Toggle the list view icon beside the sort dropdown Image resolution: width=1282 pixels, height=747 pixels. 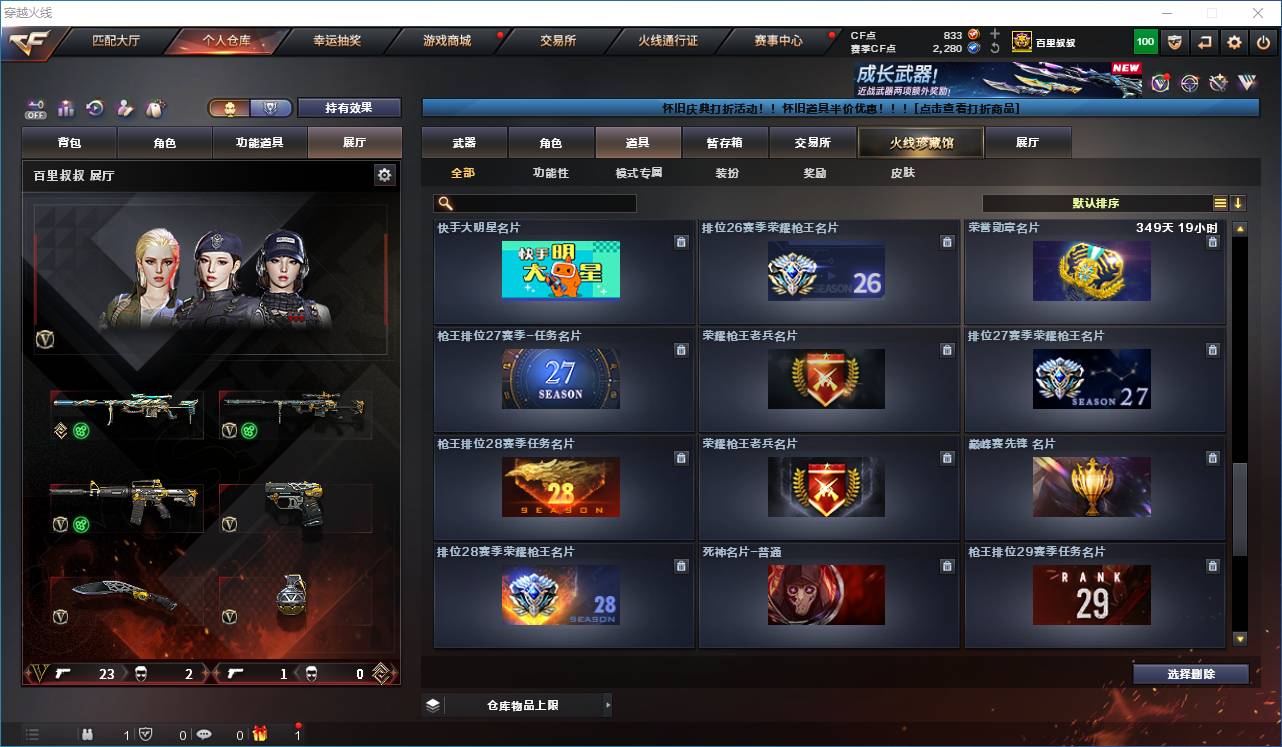1222,203
